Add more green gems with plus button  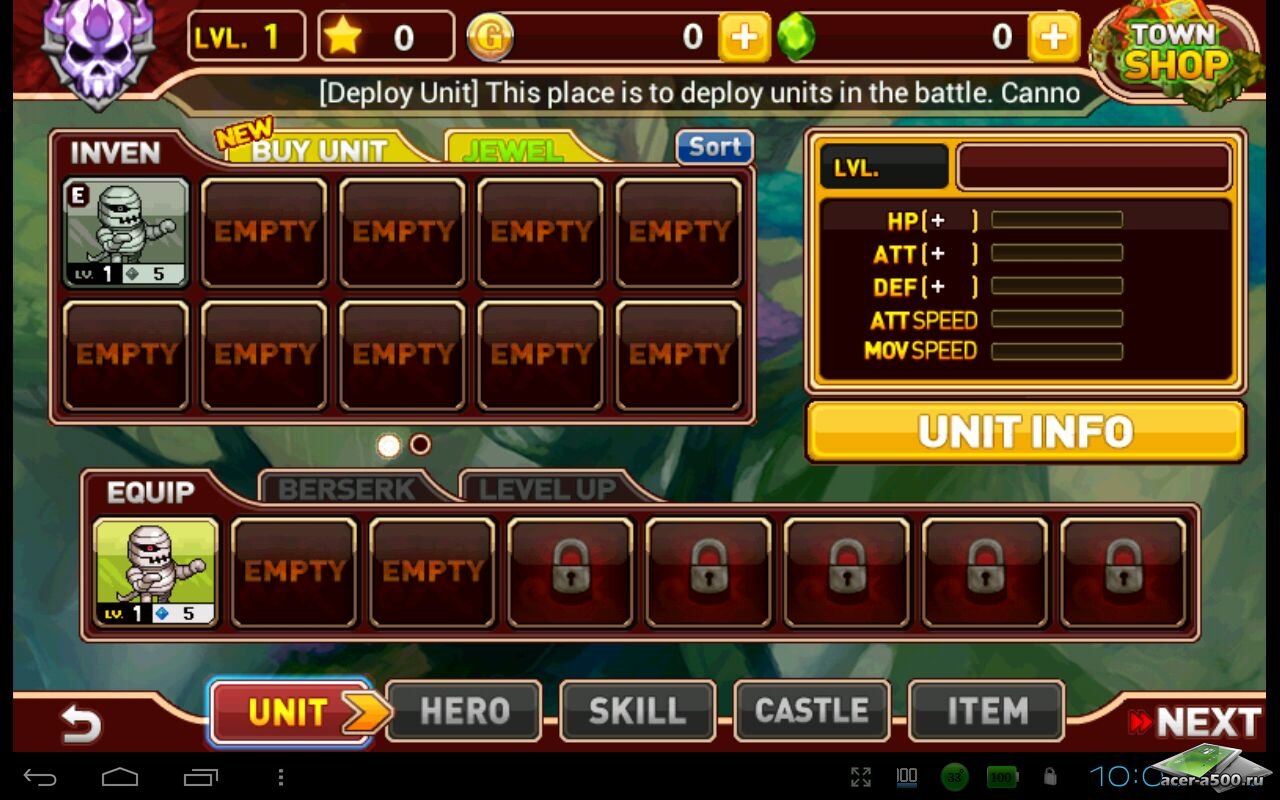(x=1053, y=38)
